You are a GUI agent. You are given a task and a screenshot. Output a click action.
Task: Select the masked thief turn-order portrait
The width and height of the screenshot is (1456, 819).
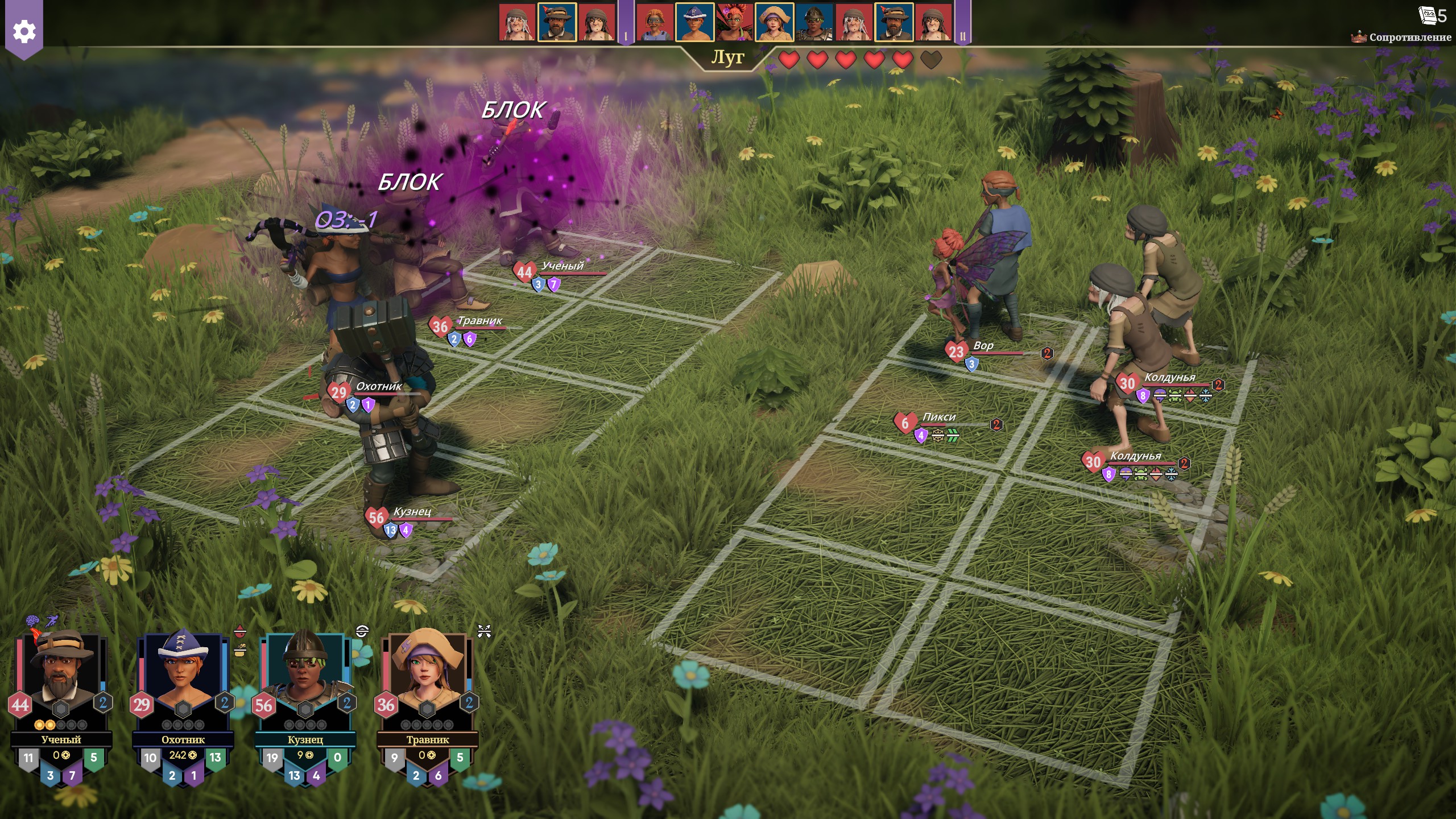[655, 23]
